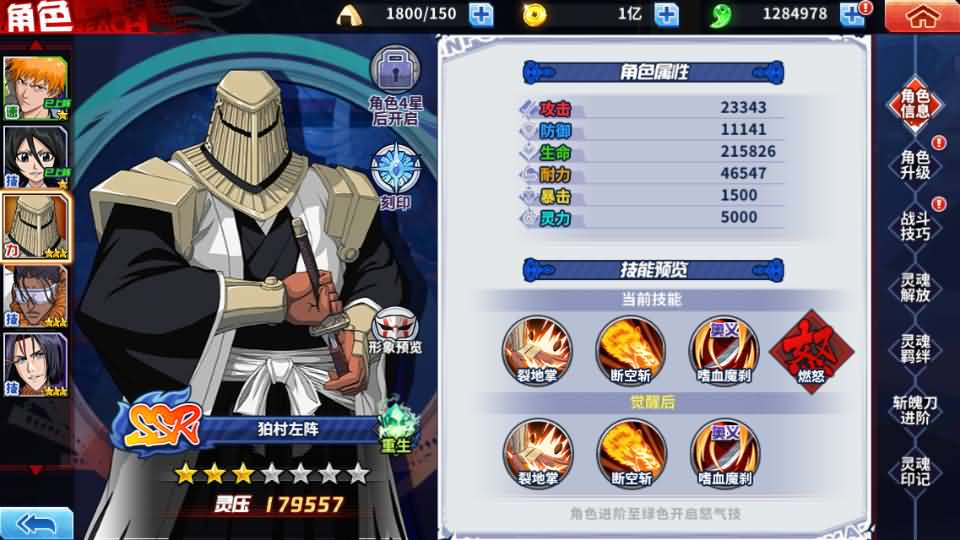Switch to the 角色升级 tab
The width and height of the screenshot is (960, 540).
pos(915,165)
